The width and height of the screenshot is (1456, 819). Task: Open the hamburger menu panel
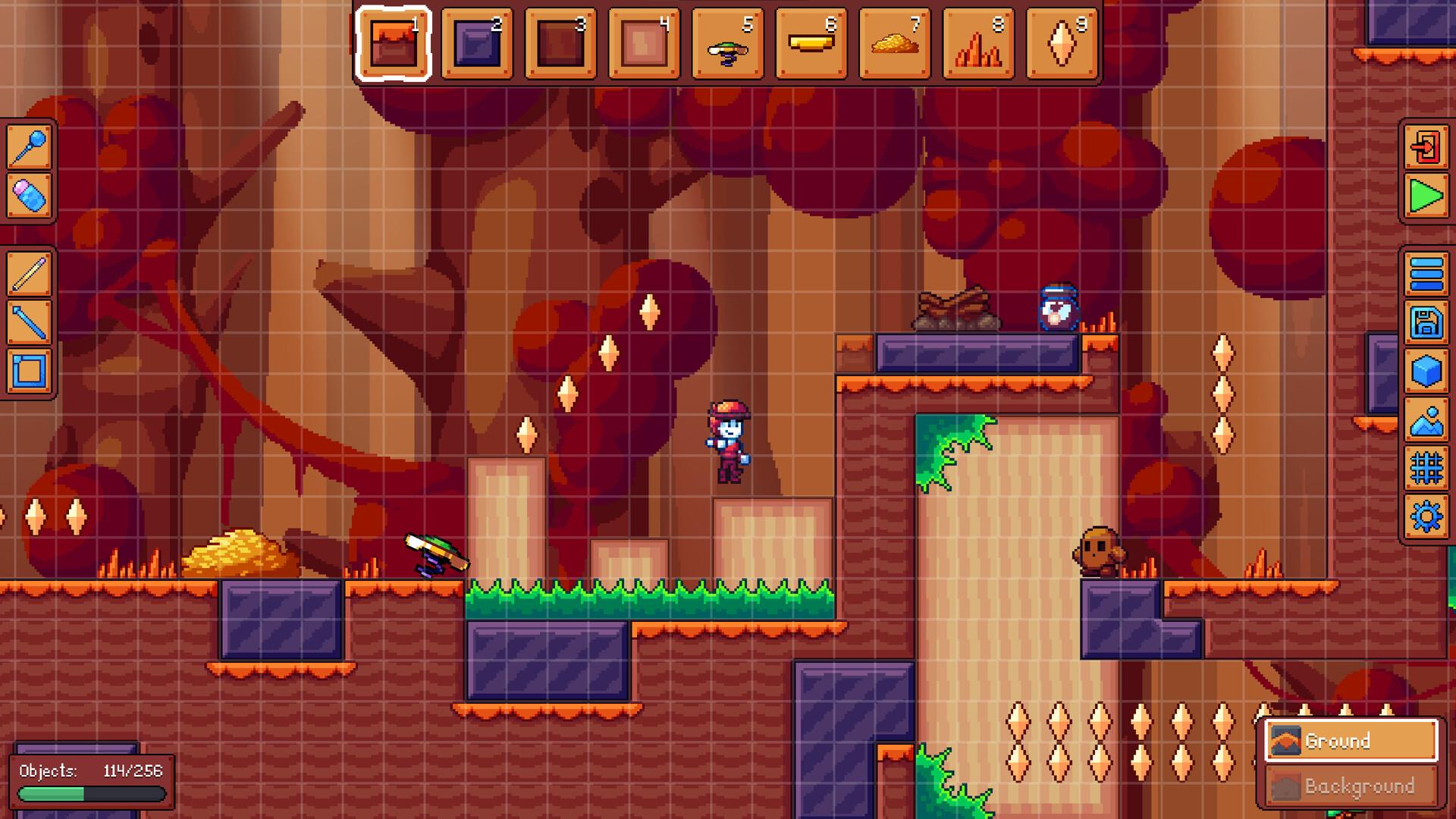tap(1426, 275)
